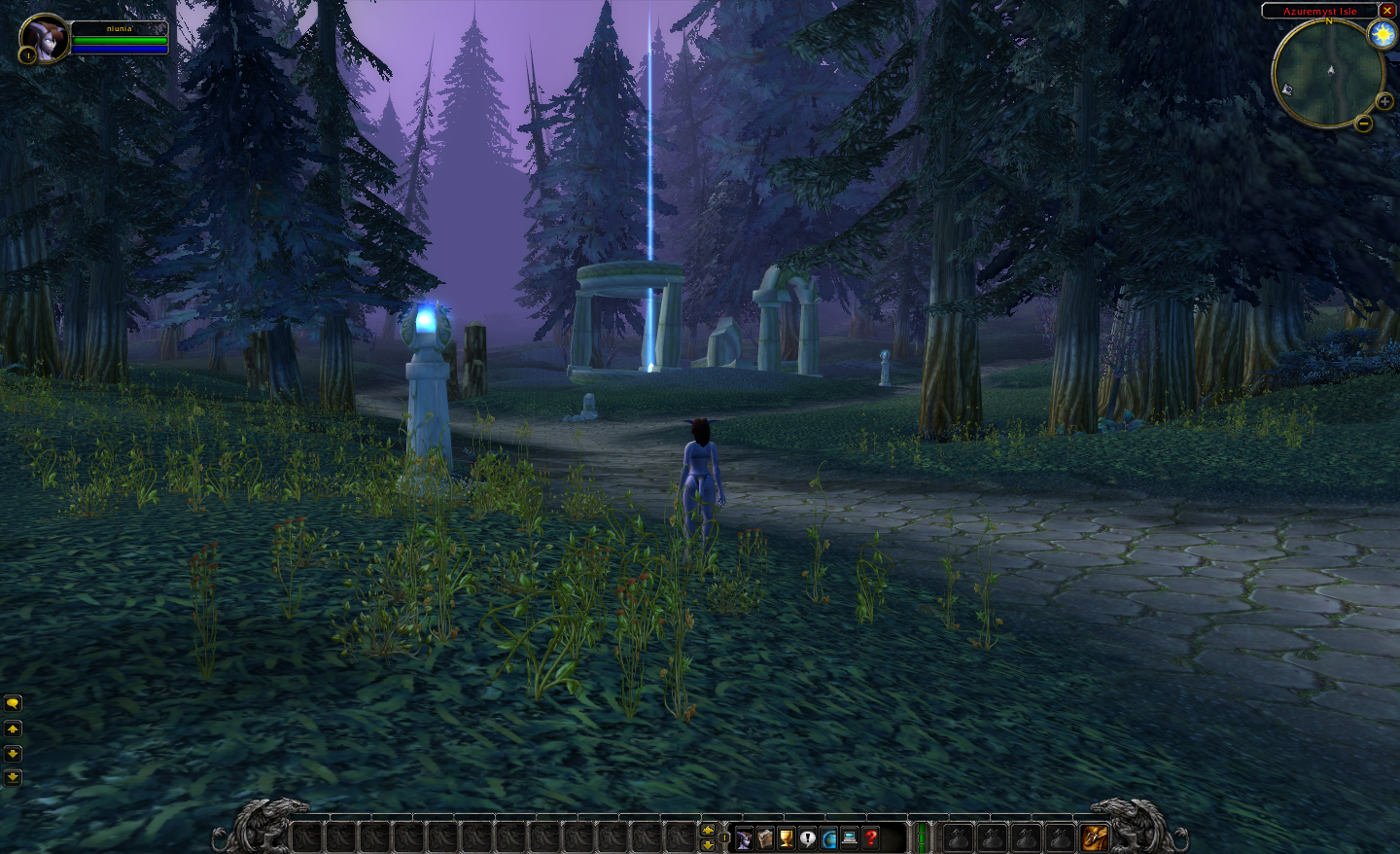Open the computer main menu button
1400x854 pixels.
(850, 837)
